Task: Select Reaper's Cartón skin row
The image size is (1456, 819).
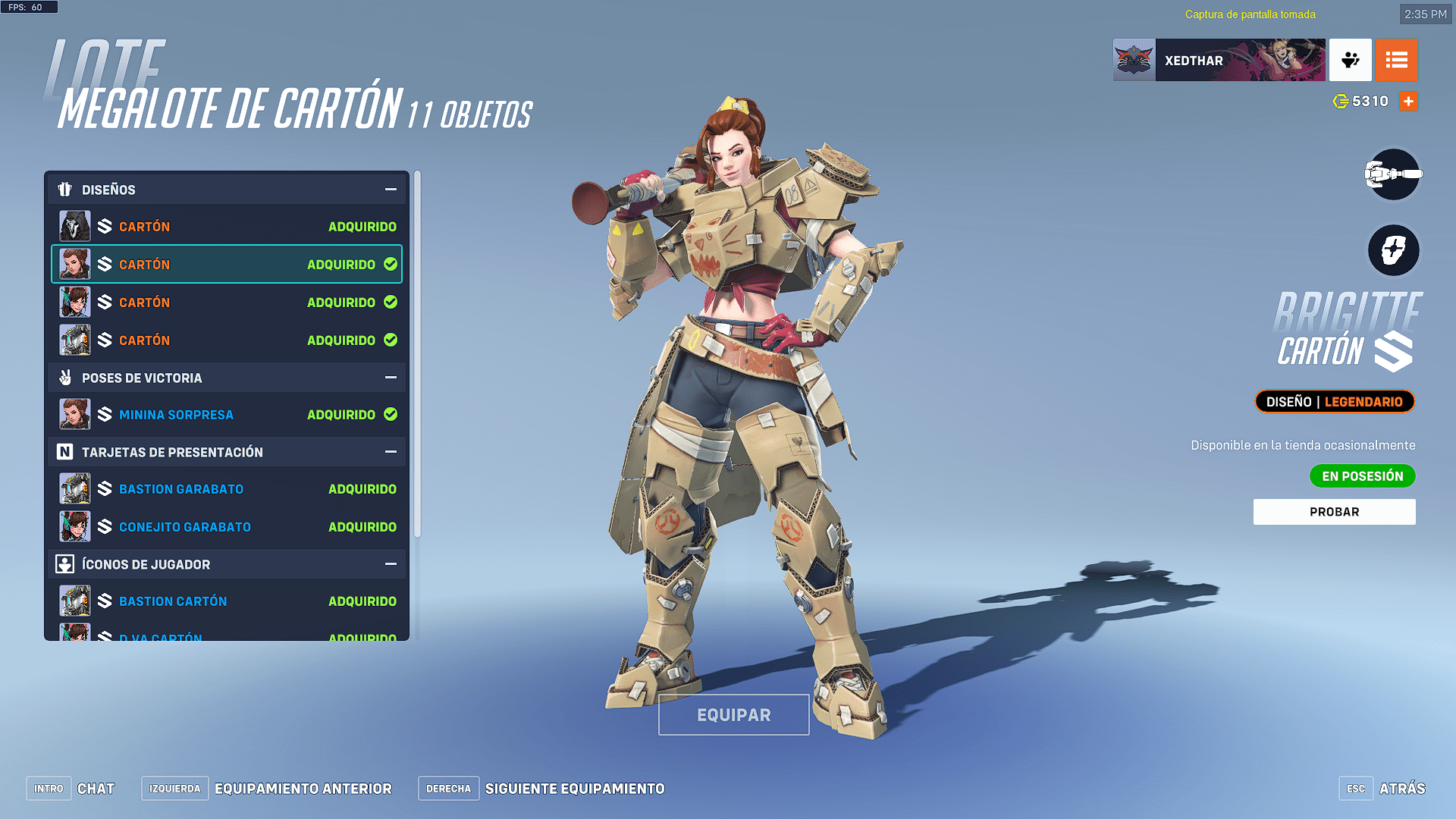Action: [227, 227]
